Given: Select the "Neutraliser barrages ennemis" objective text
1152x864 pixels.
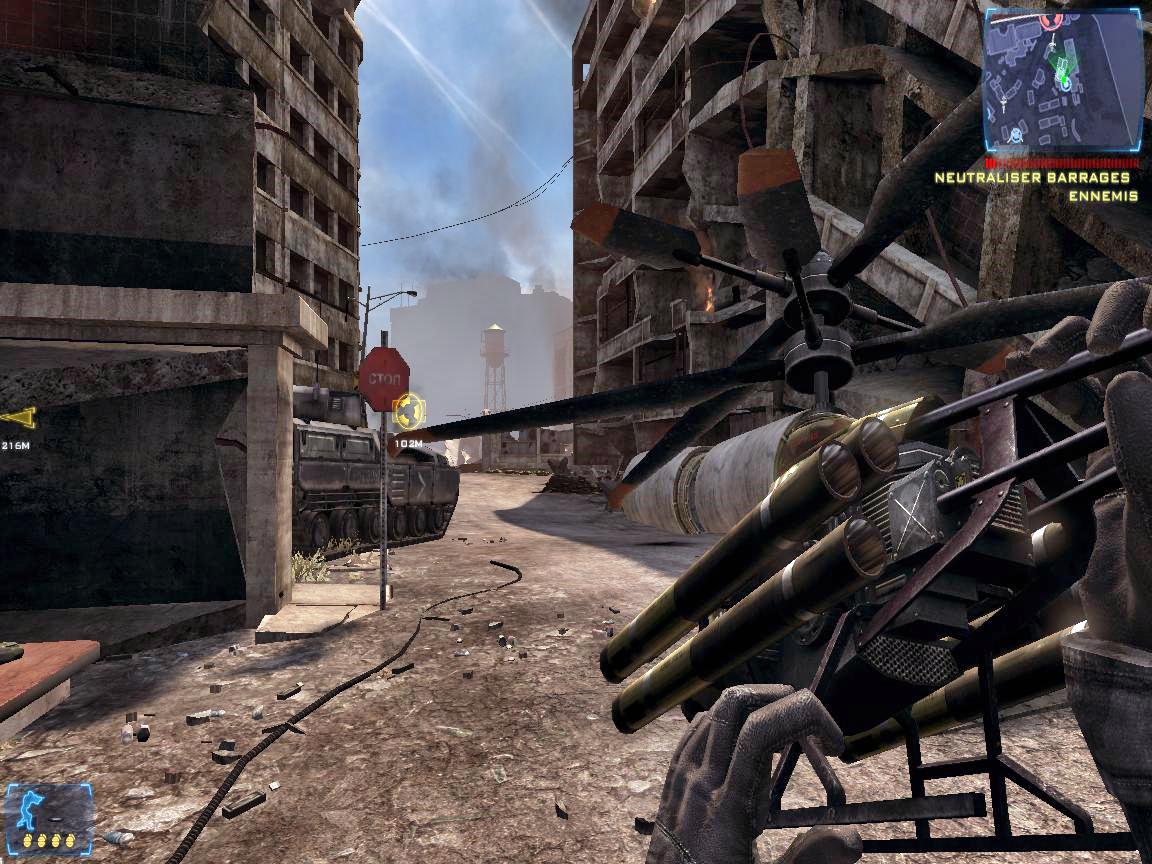Looking at the screenshot, I should (1036, 186).
